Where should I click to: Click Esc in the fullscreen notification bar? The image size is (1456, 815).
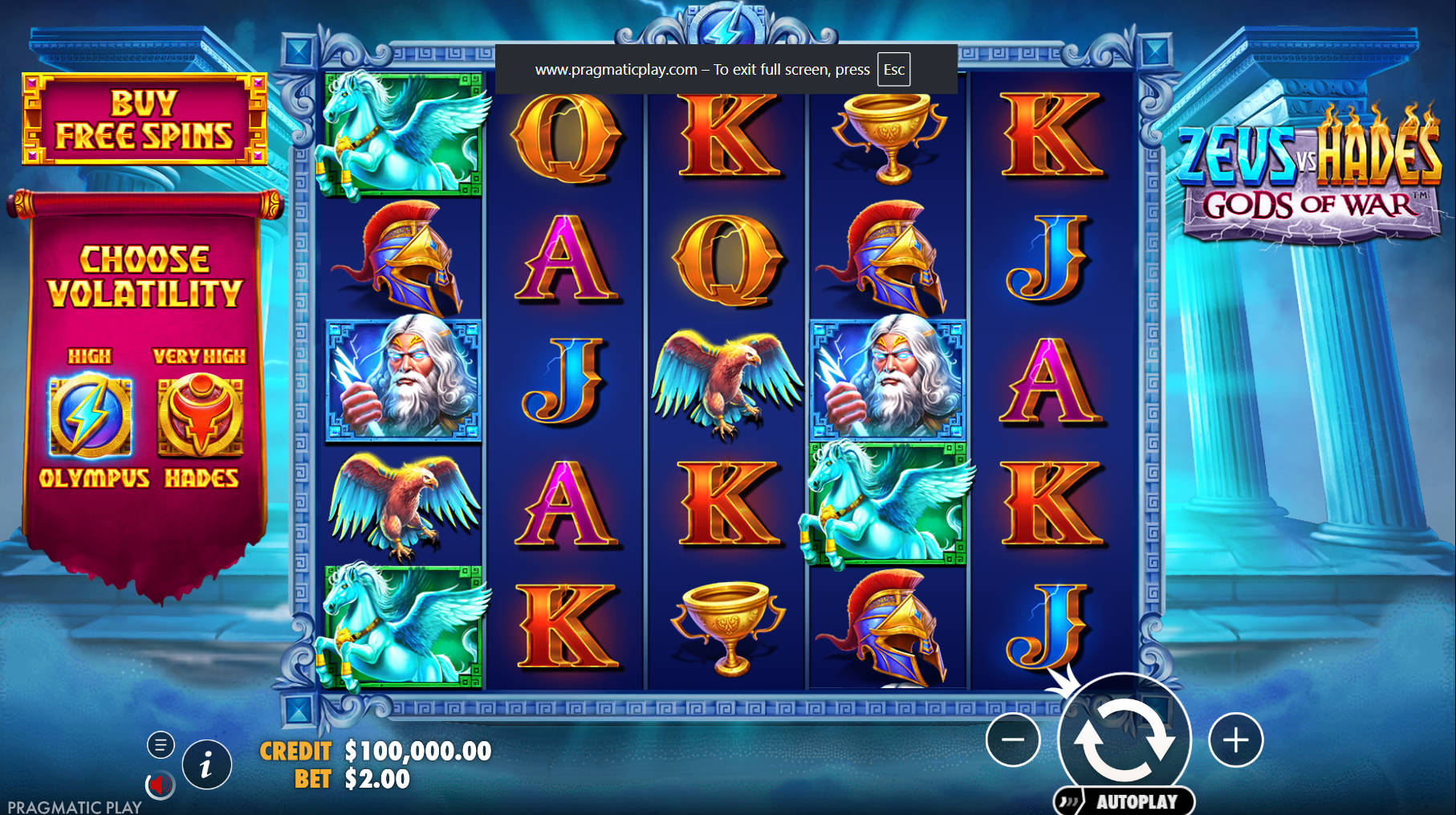click(893, 70)
